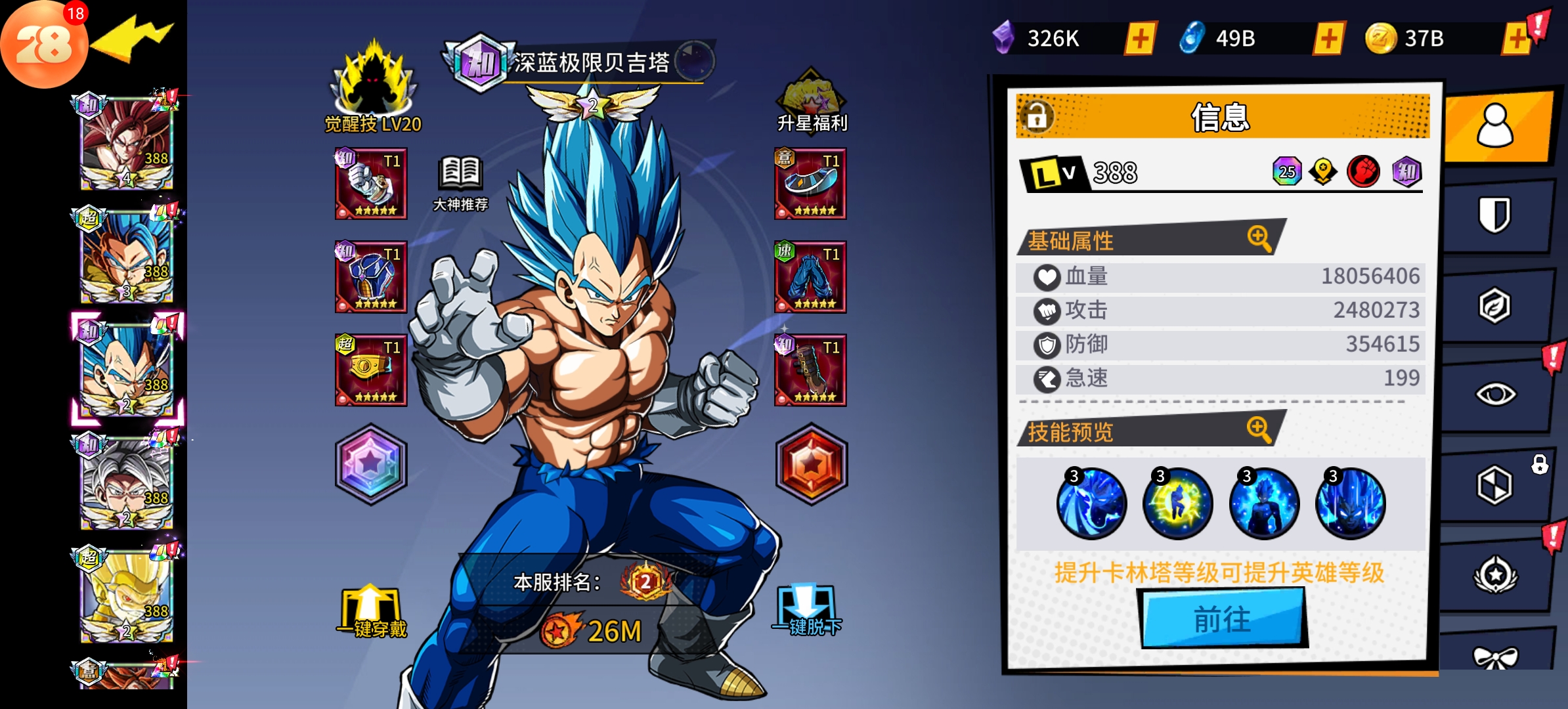Remove all gear with 一键脱下
1568x709 pixels.
807,611
